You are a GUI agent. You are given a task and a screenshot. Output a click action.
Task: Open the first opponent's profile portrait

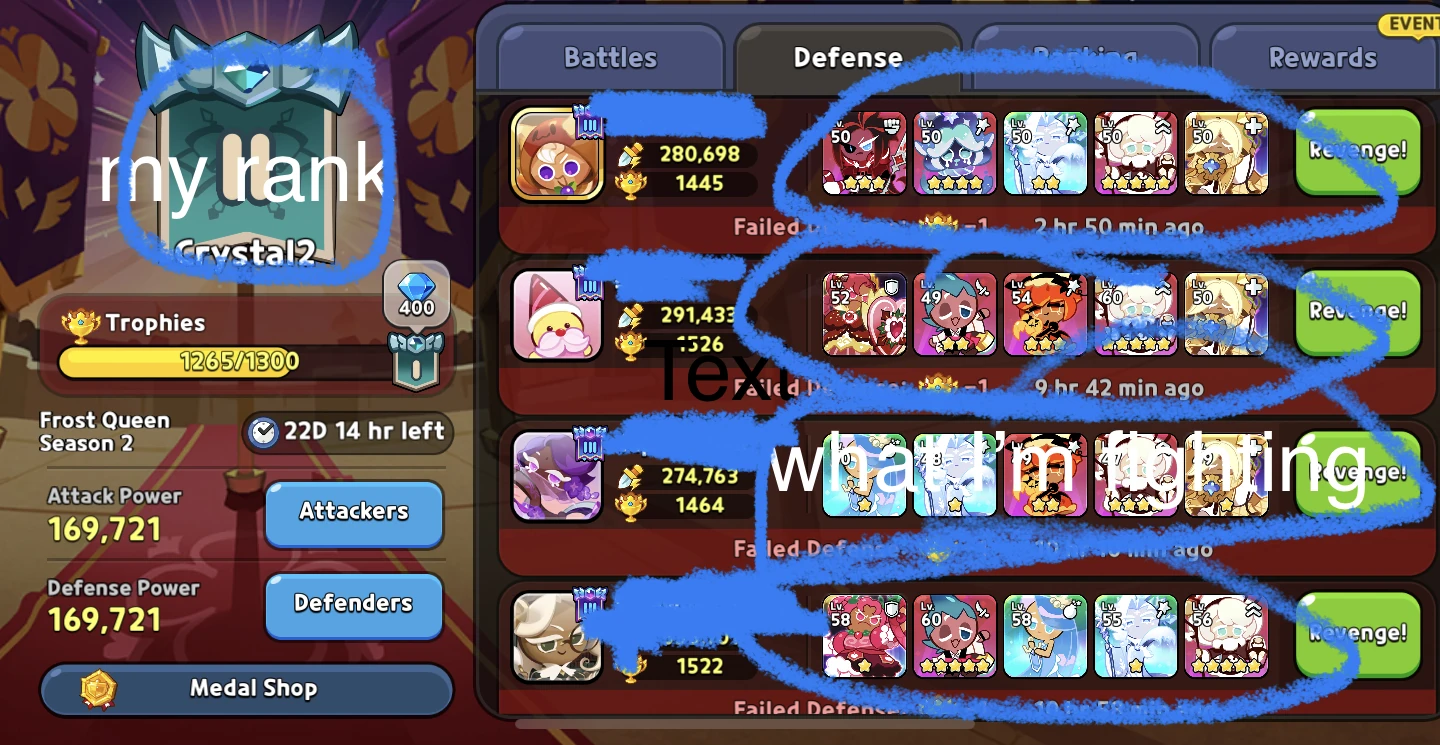556,155
